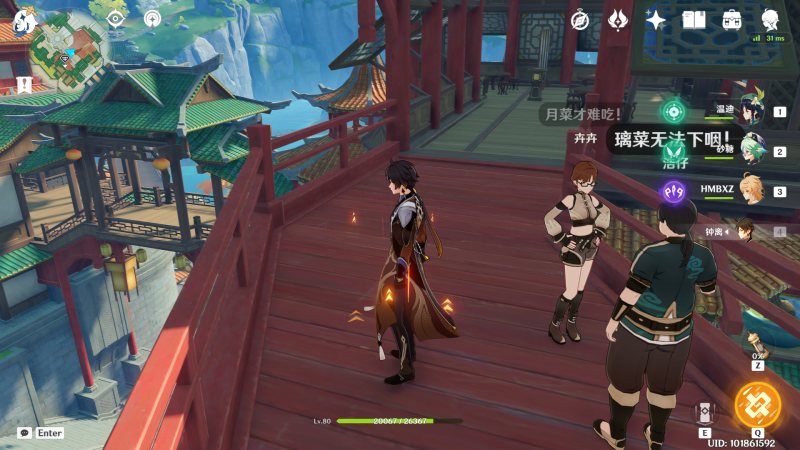The height and width of the screenshot is (450, 800).
Task: Open the Paimon menu
Action: [x=25, y=20]
